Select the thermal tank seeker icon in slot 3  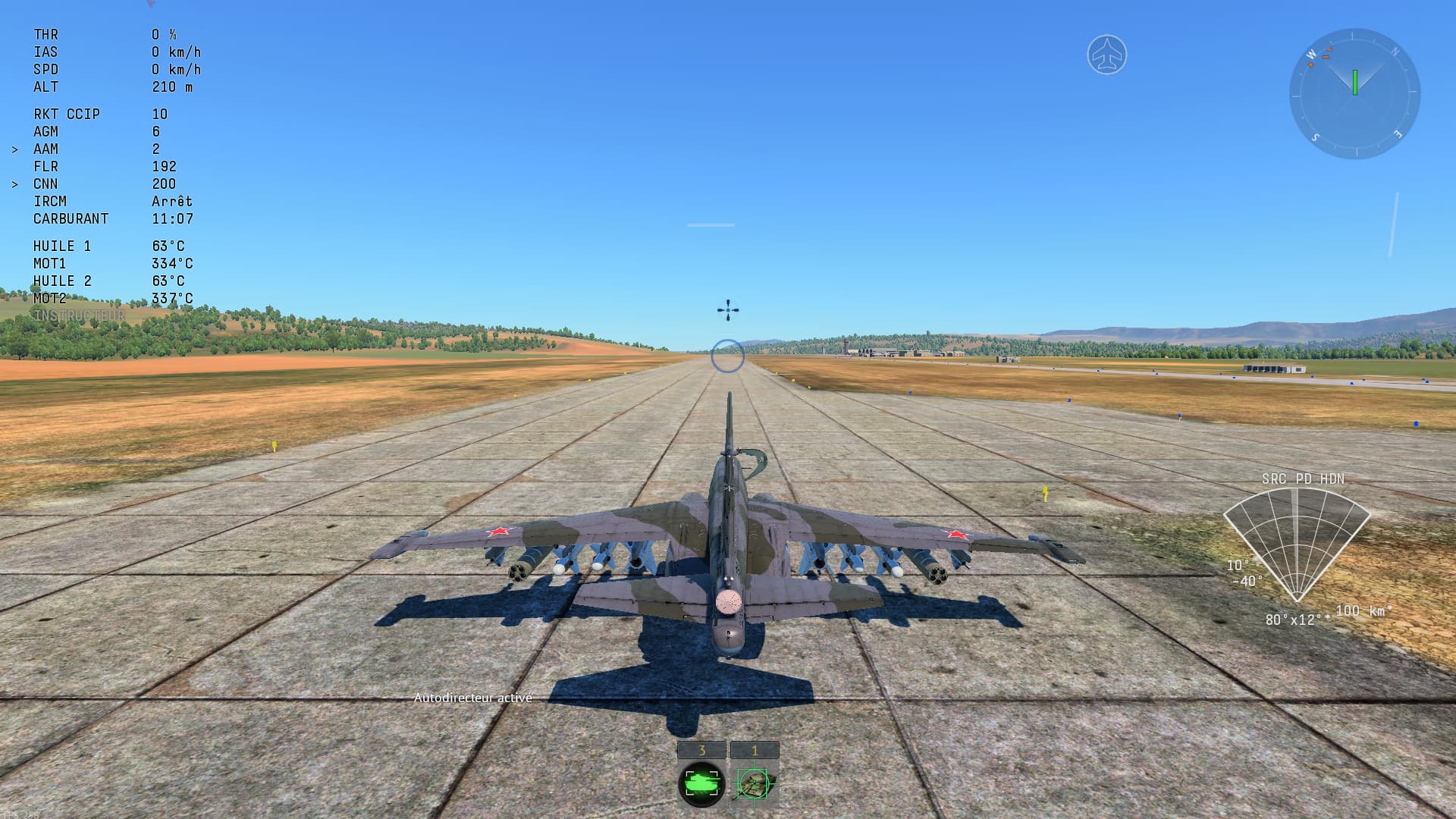point(701,783)
